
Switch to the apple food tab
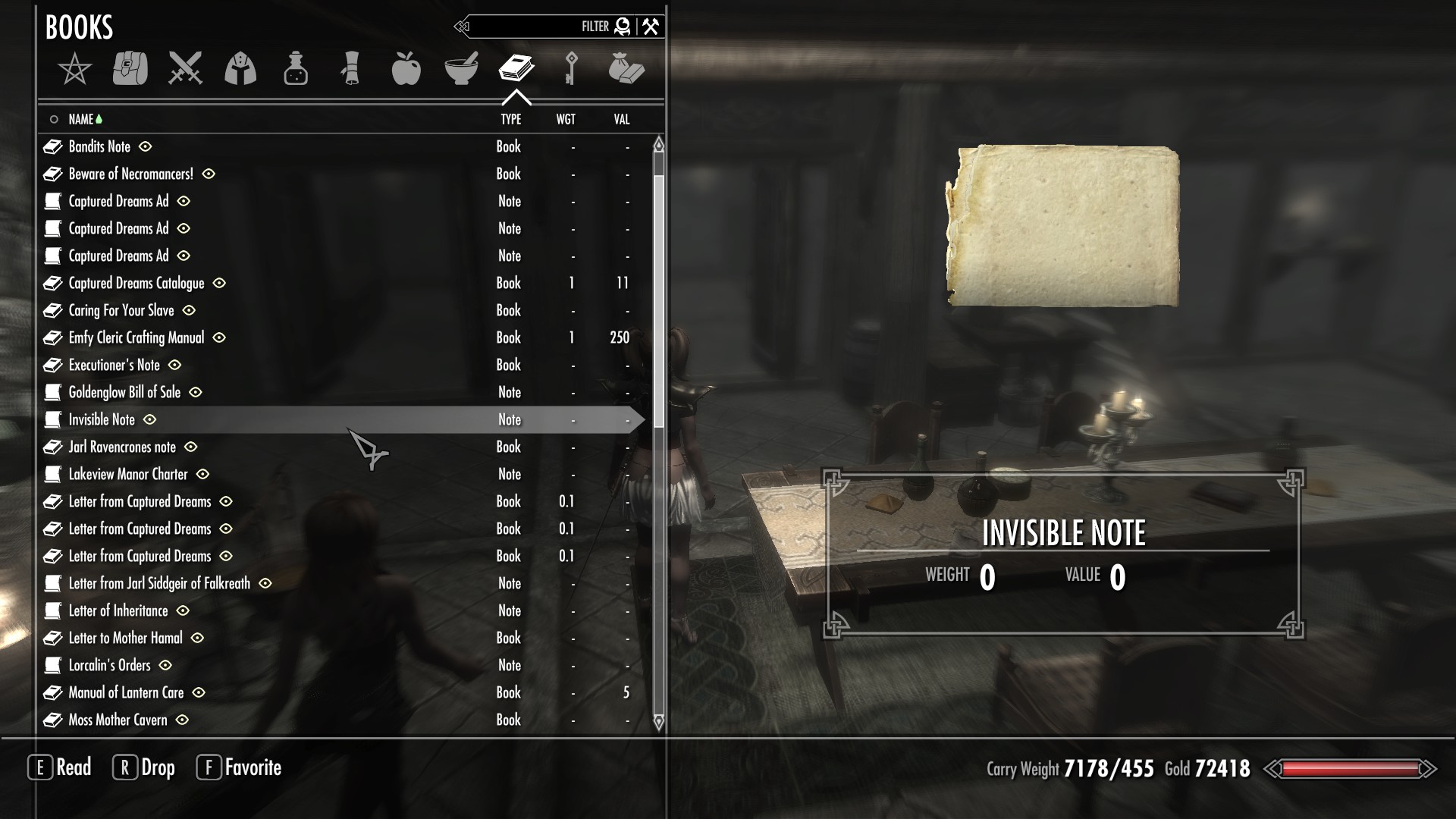[406, 68]
